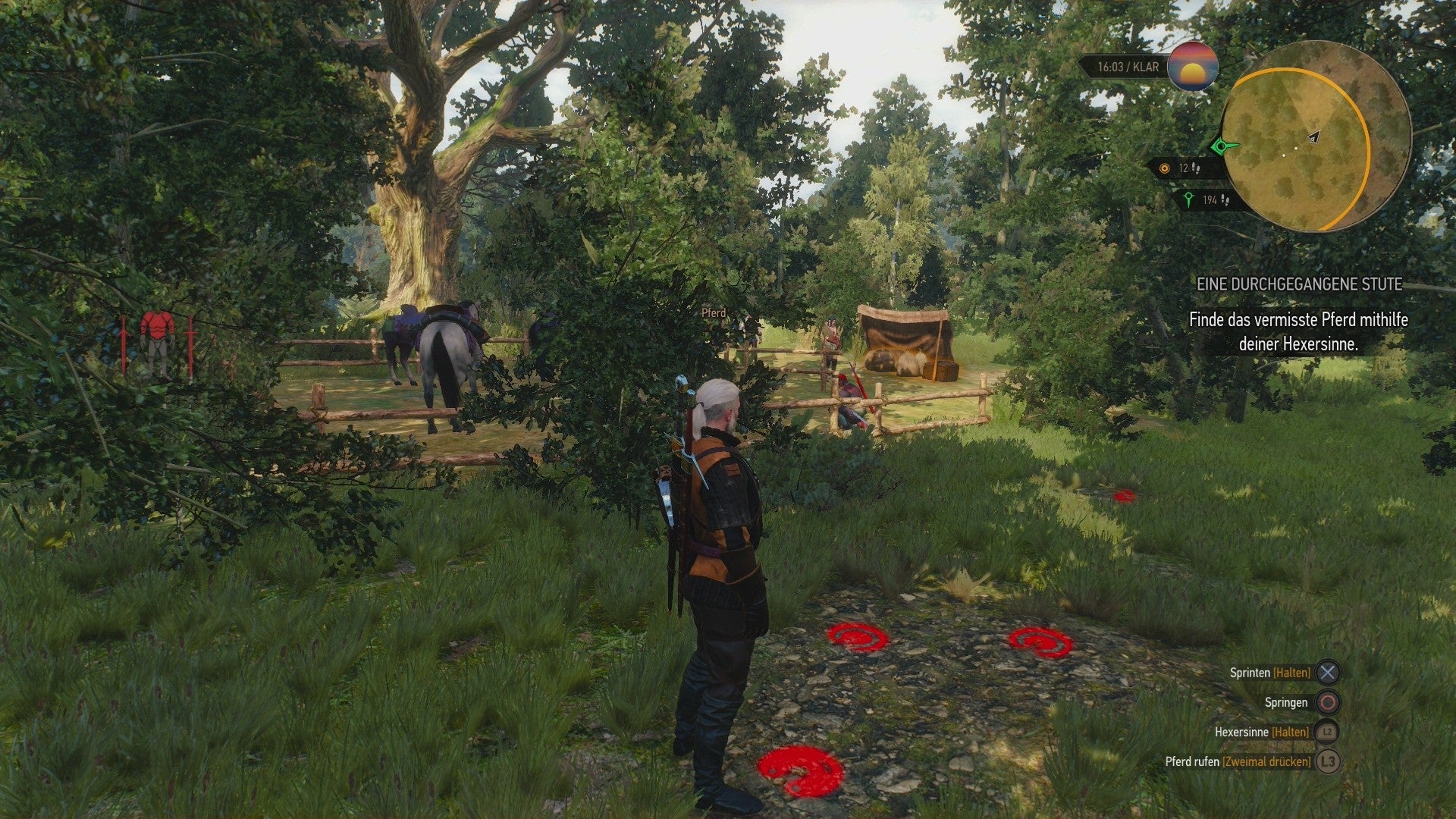This screenshot has width=1456, height=819.
Task: Open the circular minimap
Action: coord(1316,136)
